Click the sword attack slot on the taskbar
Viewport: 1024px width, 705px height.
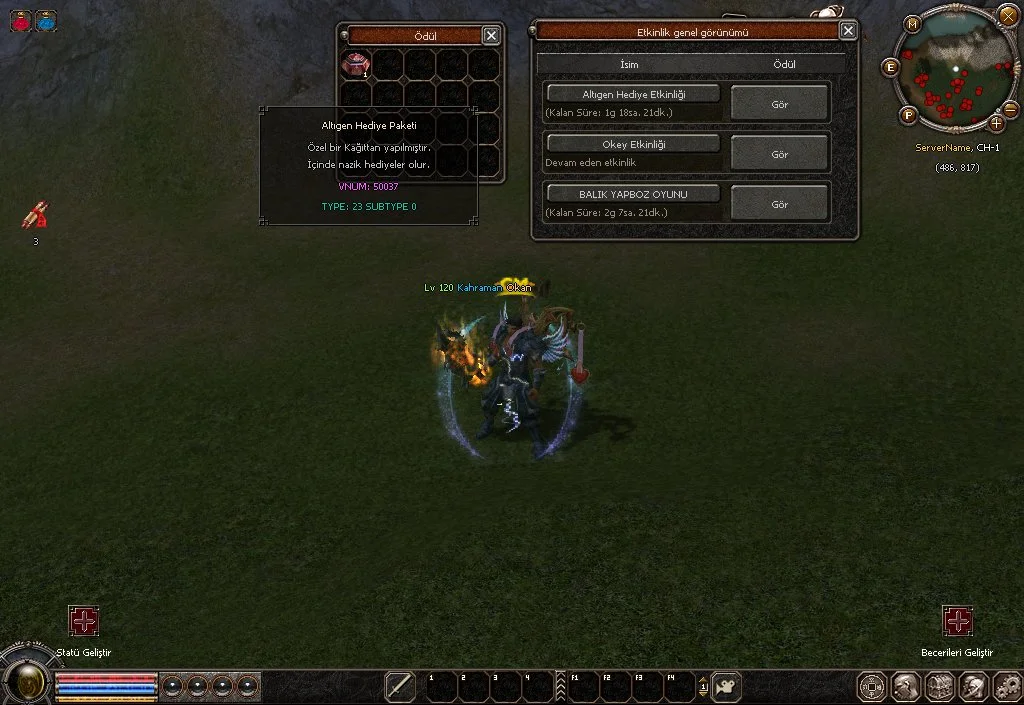click(x=400, y=686)
